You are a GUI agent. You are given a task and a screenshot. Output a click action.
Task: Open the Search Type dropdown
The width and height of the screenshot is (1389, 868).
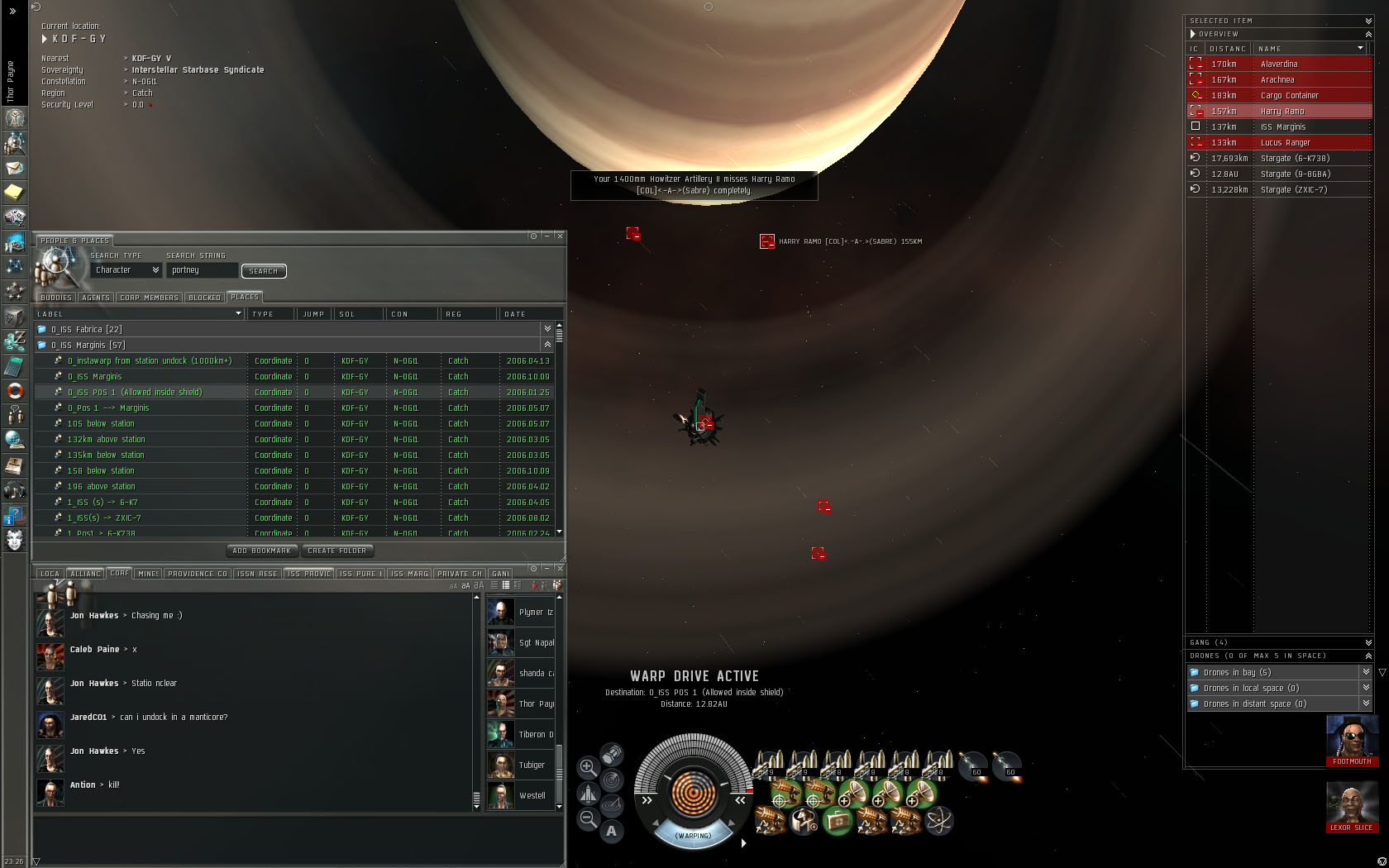point(126,270)
